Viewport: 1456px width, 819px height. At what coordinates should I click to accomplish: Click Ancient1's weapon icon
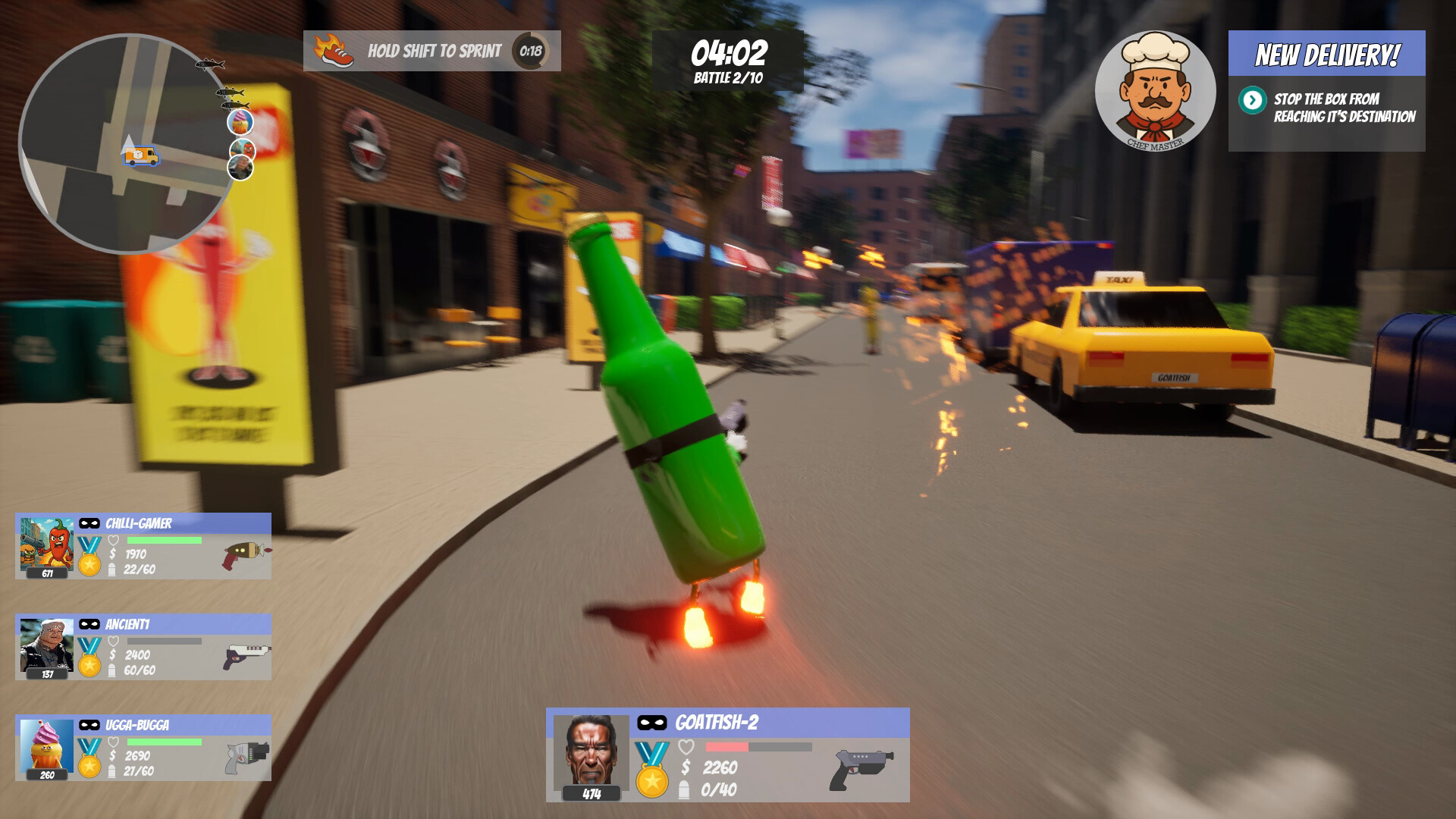(246, 655)
